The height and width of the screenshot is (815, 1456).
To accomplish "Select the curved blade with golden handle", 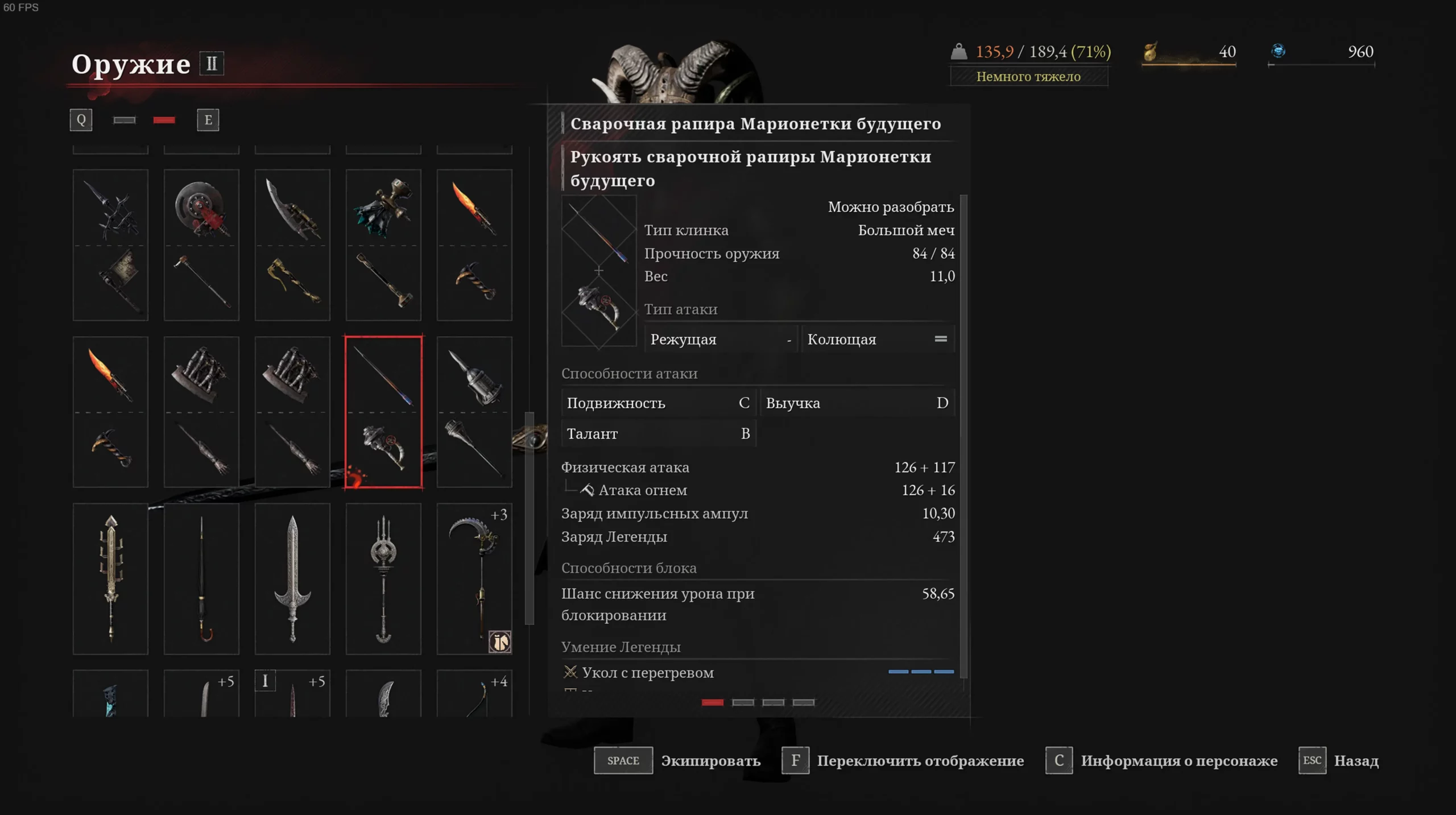I will 292,245.
